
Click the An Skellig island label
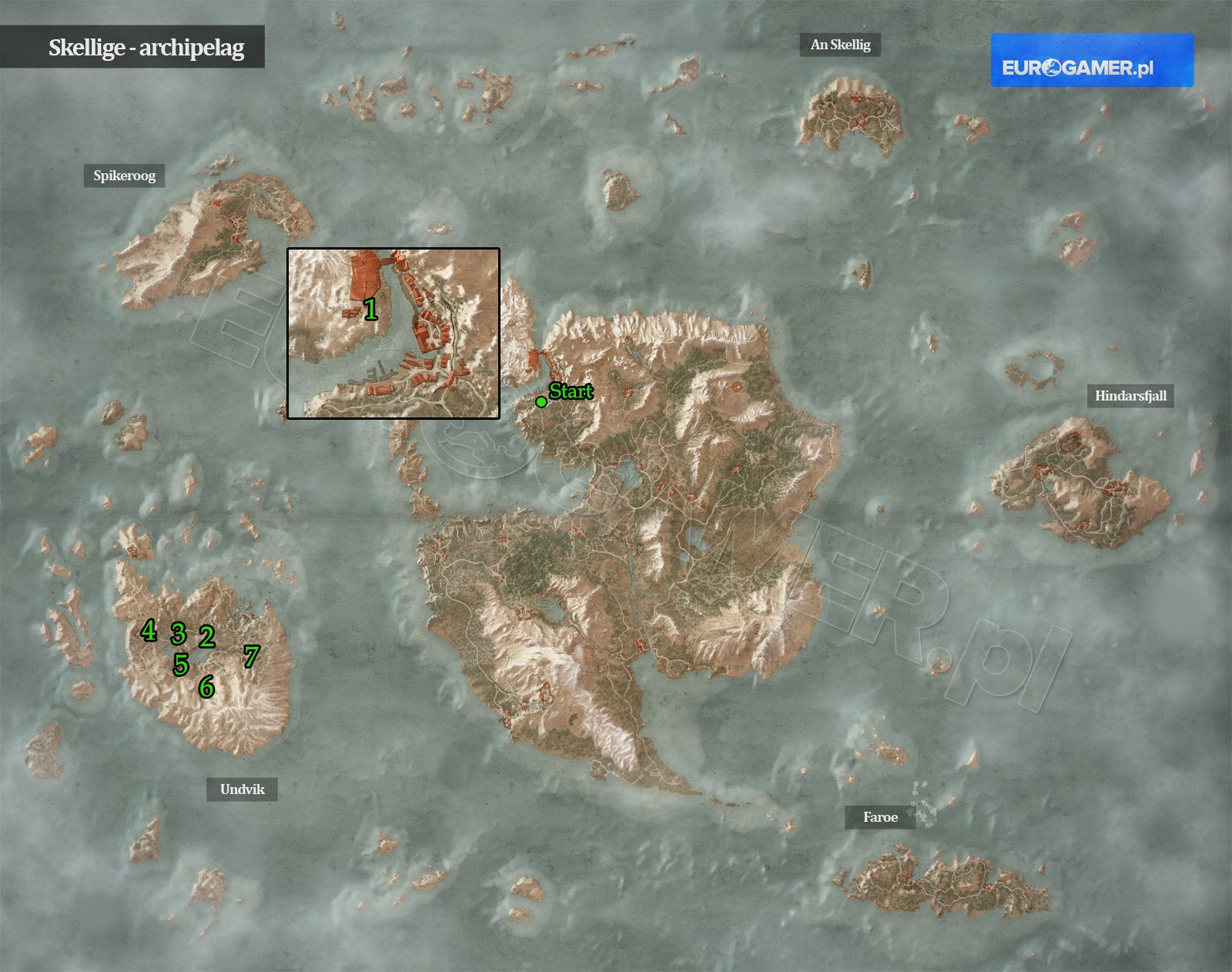coord(840,45)
